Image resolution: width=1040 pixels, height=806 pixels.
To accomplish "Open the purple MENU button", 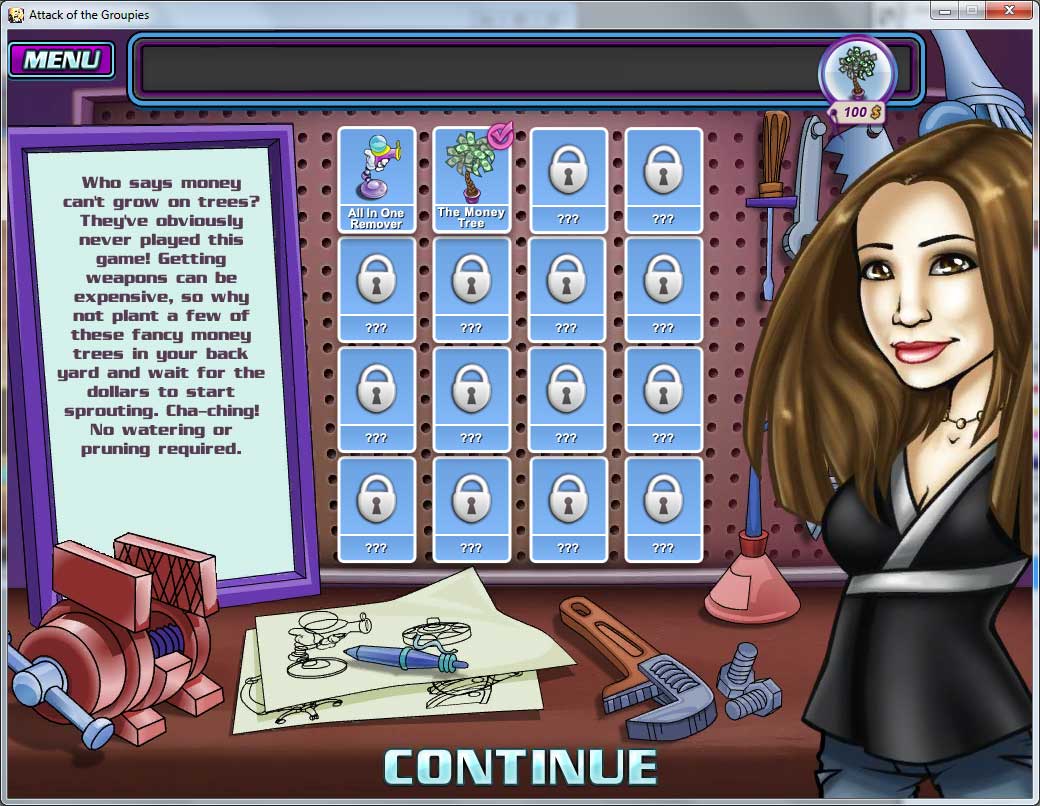I will 61,59.
